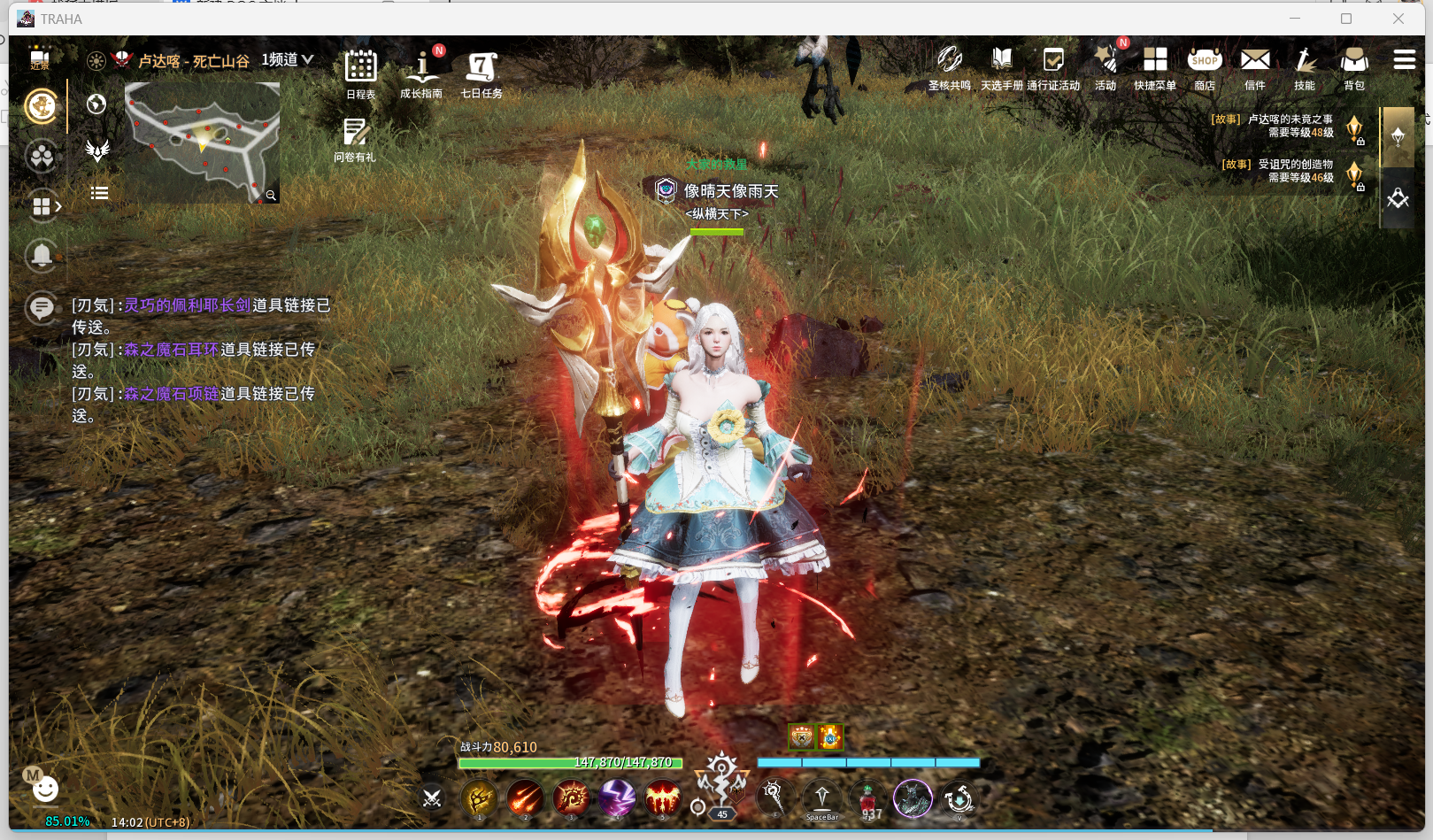Open the chat bubble icon
The height and width of the screenshot is (840, 1433).
point(42,308)
